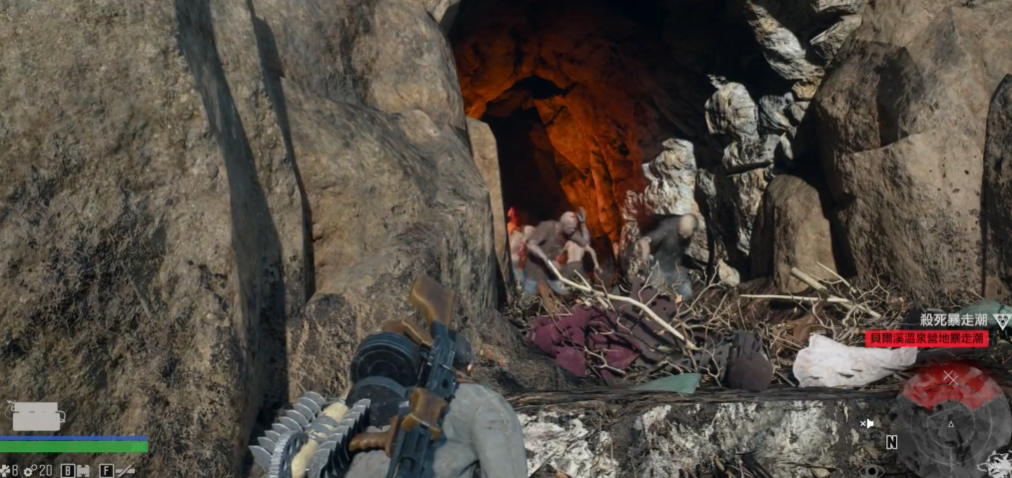Screen dimensions: 1012x478
Task: Click the gear scrap count icon
Action: coord(30,469)
